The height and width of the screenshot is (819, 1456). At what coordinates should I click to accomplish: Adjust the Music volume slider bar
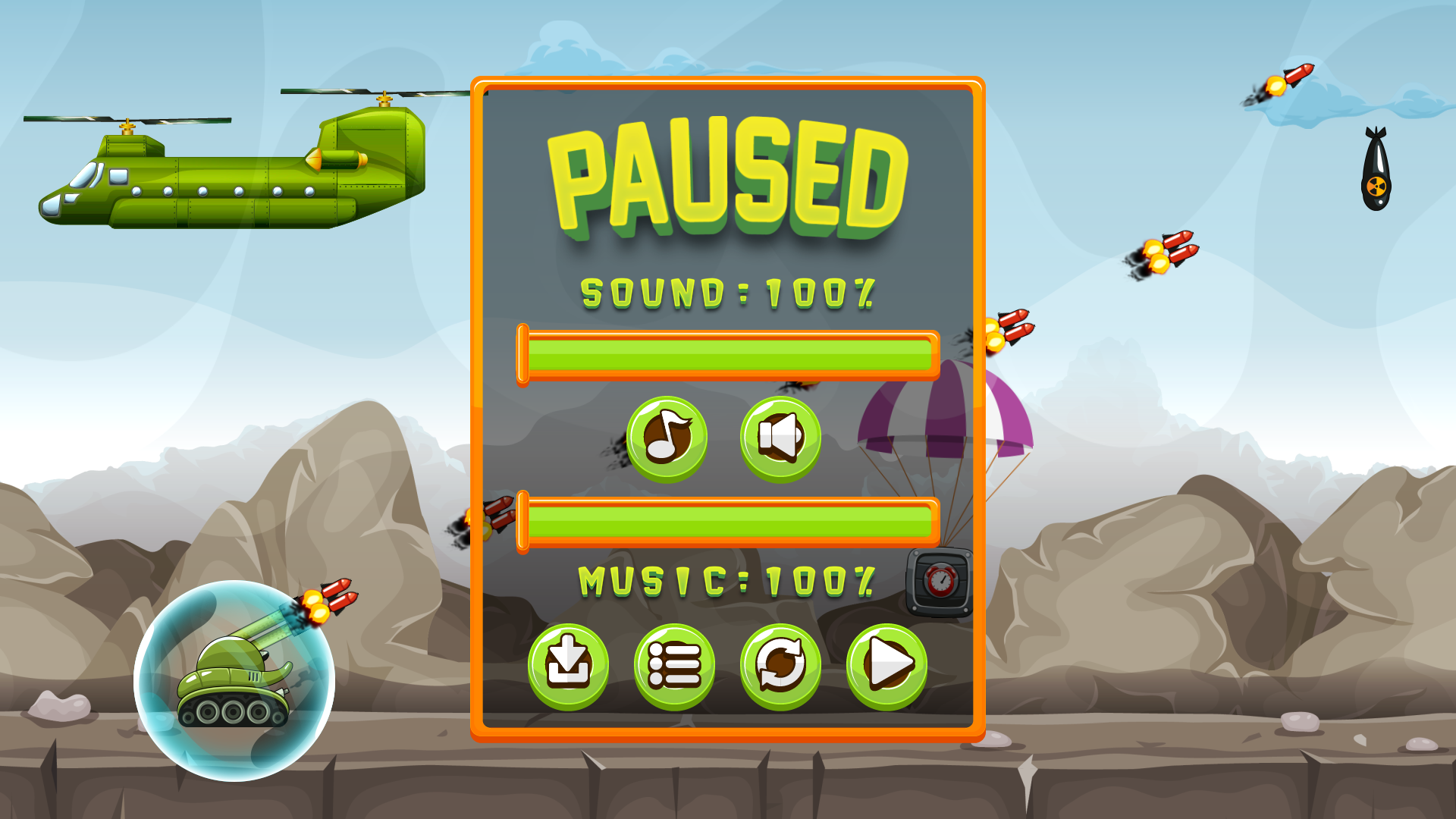728,522
